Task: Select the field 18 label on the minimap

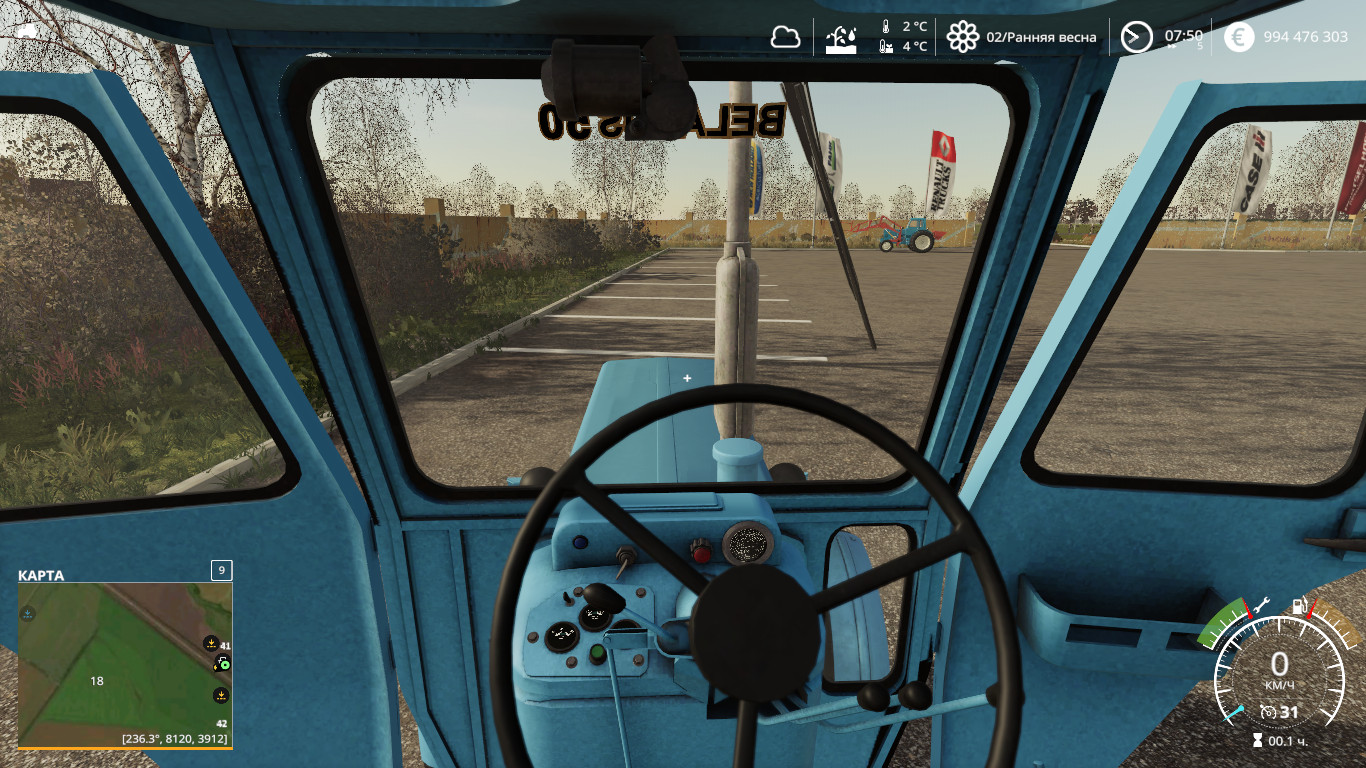Action: click(x=97, y=681)
